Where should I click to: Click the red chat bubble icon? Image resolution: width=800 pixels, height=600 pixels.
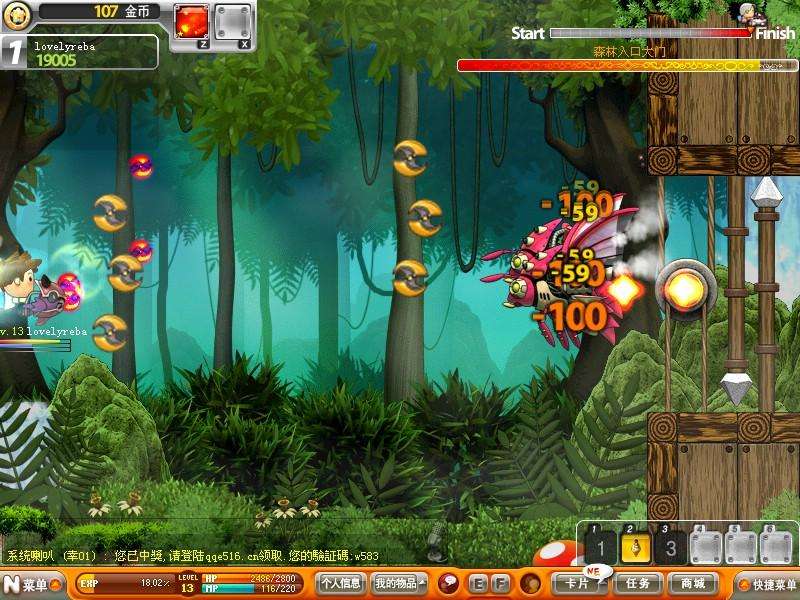(x=449, y=583)
